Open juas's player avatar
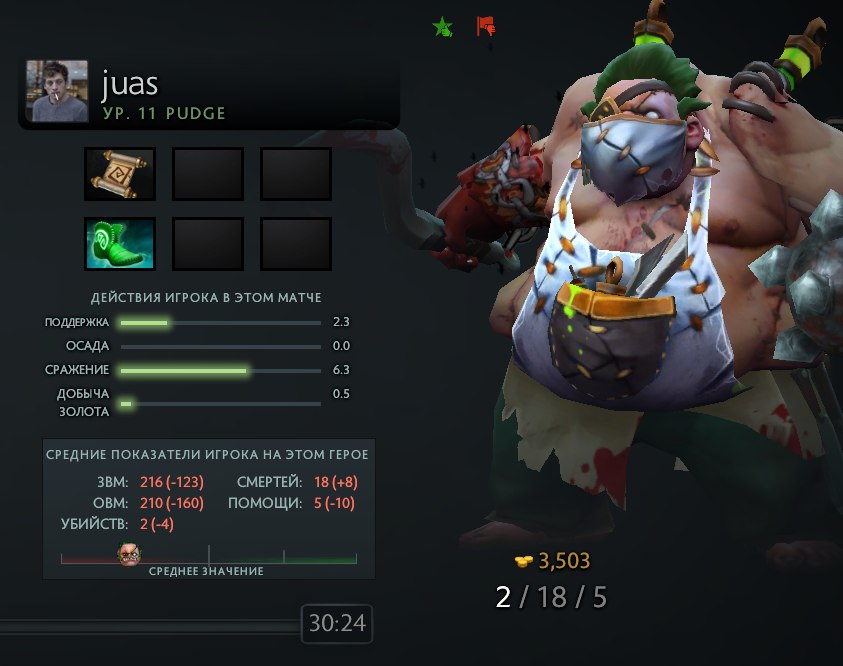This screenshot has width=843, height=666. 58,91
